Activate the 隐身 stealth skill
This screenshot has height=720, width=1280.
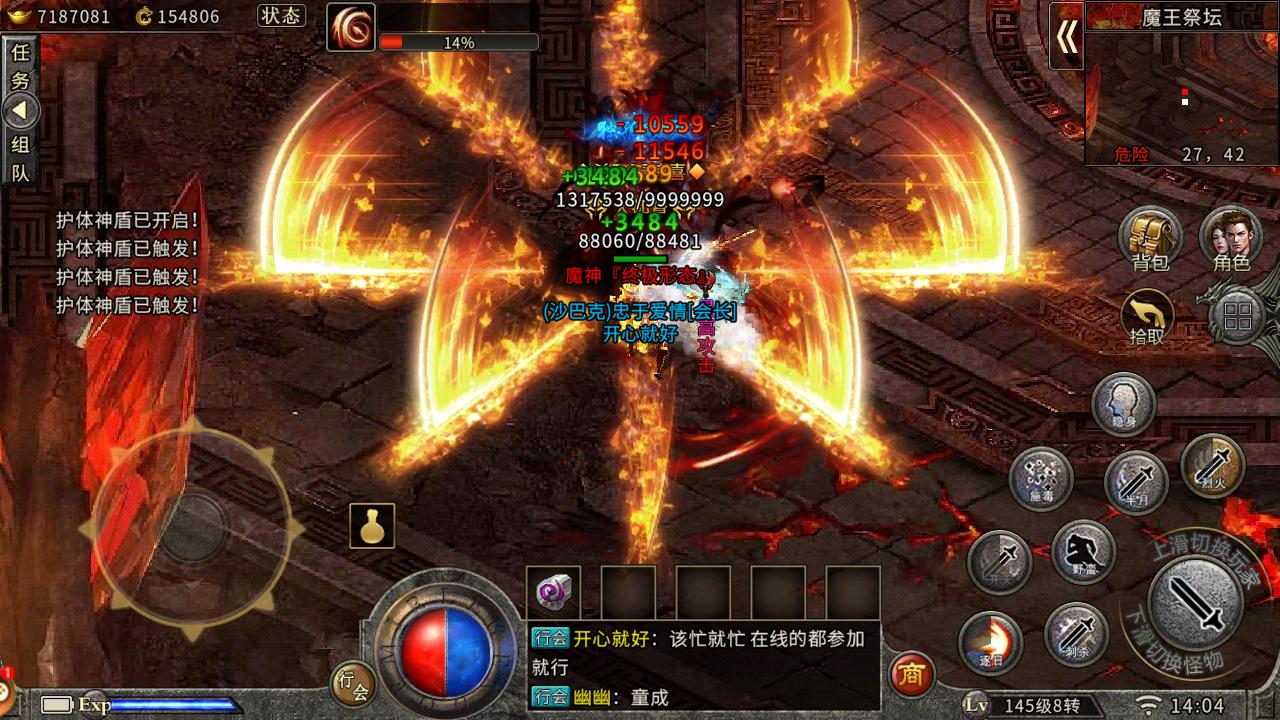tap(1123, 403)
